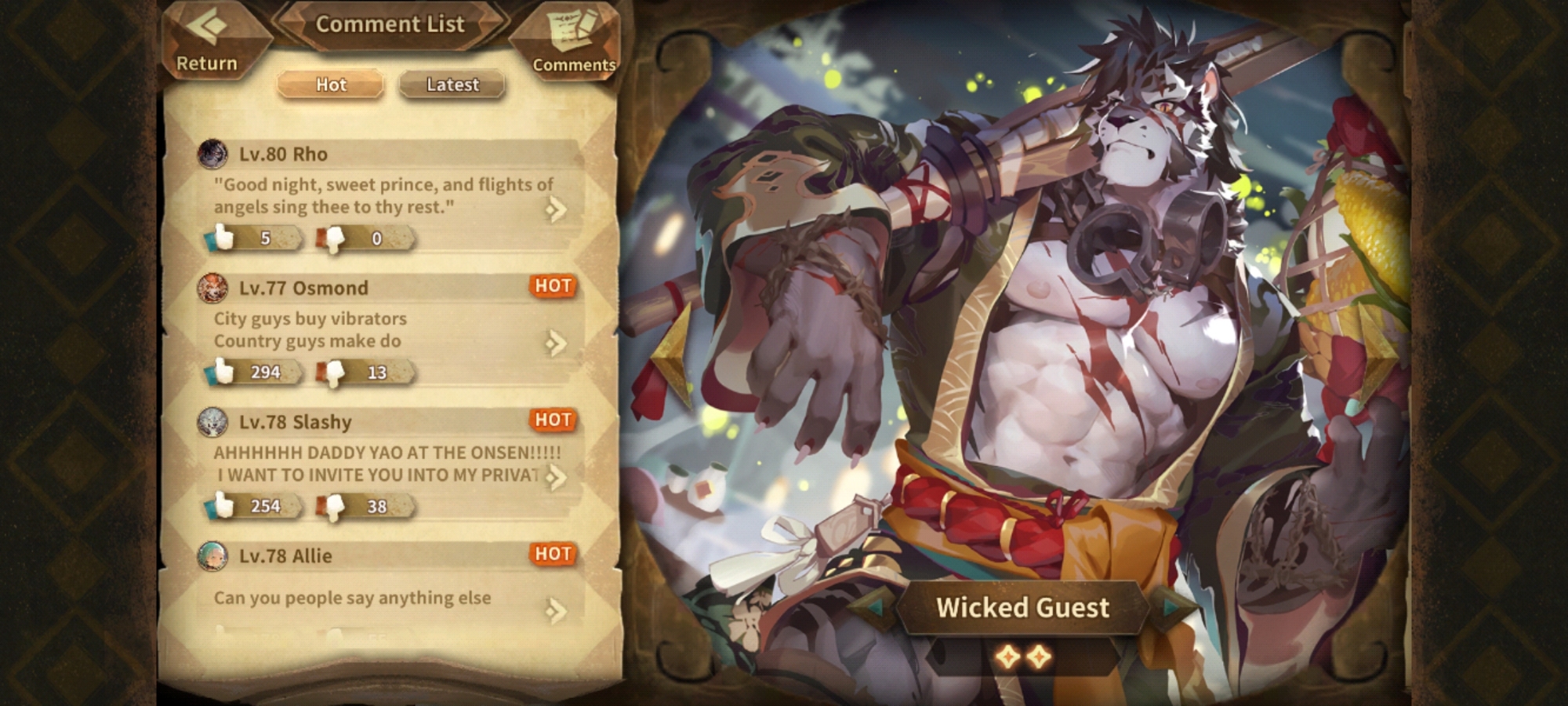
Task: Expand Rho's comment using its arrow
Action: point(556,209)
